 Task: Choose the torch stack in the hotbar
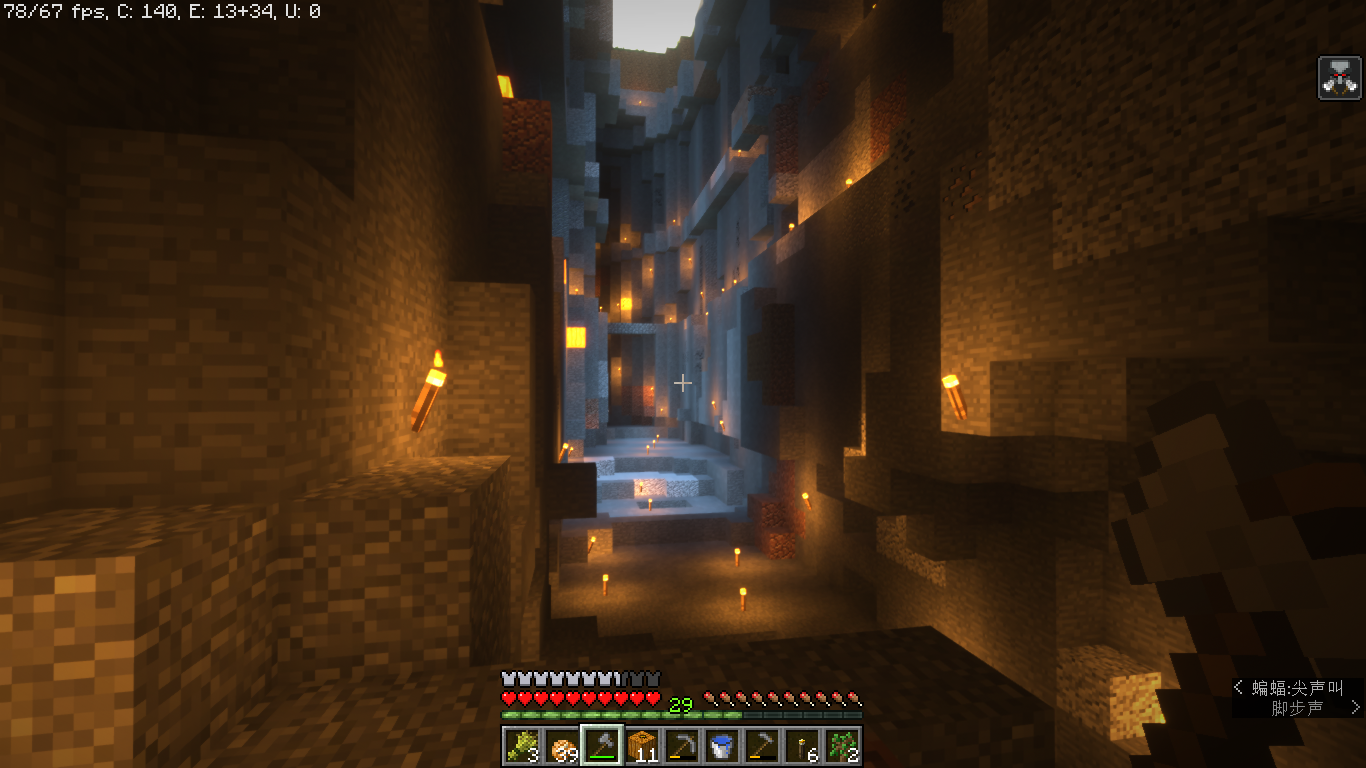[802, 746]
